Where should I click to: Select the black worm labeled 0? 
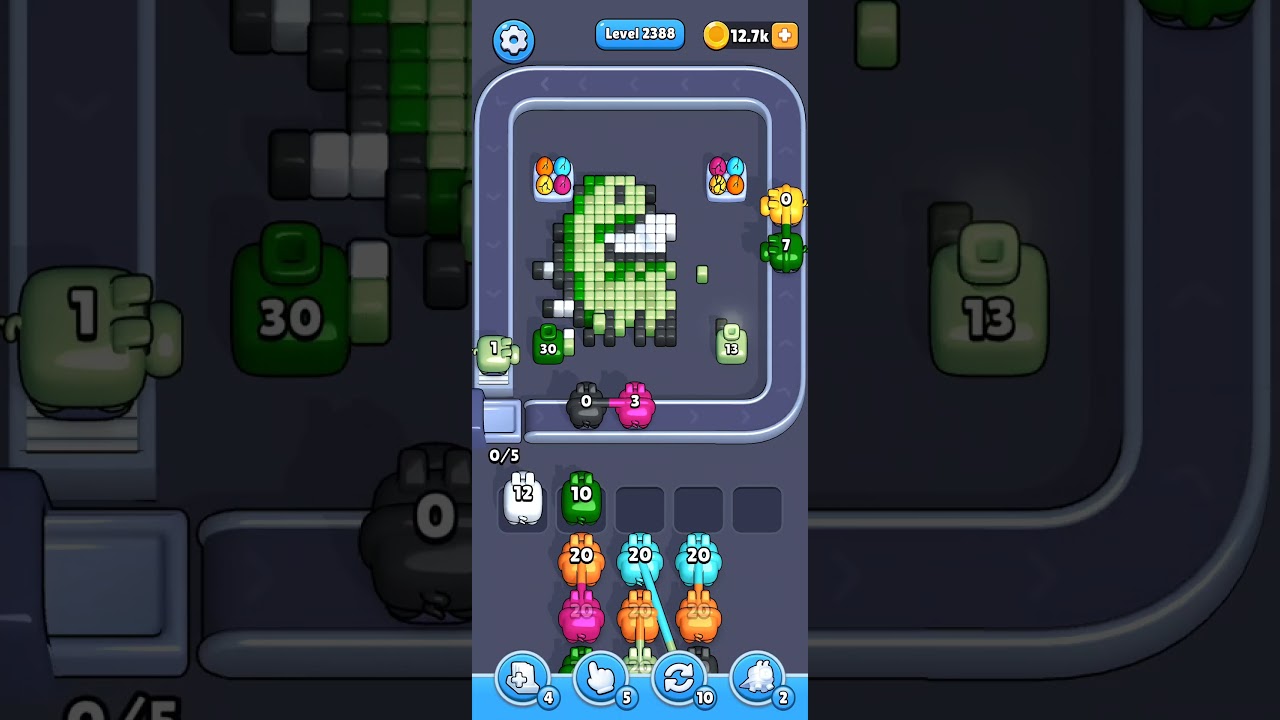(x=586, y=402)
